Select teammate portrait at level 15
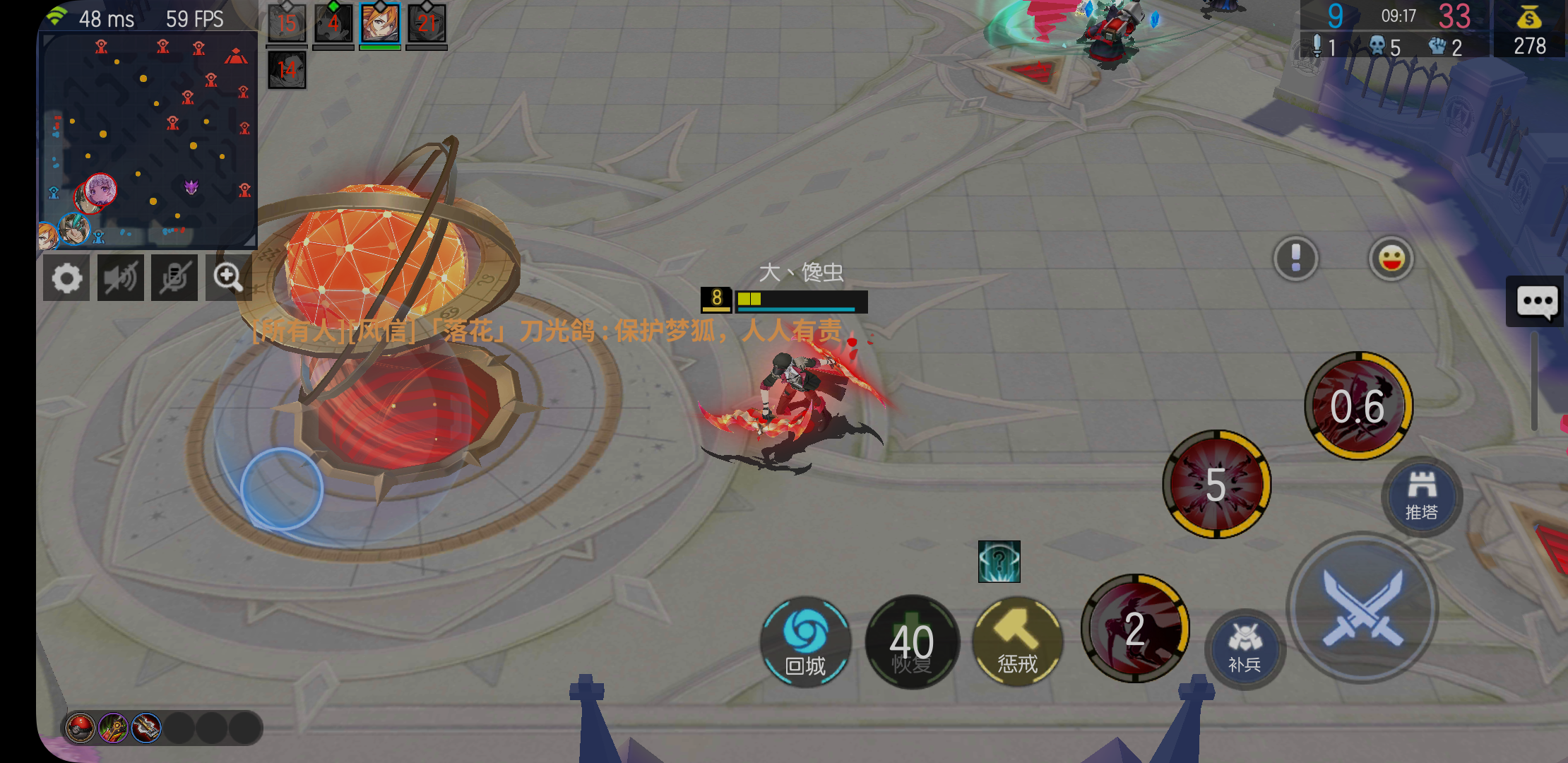 287,23
